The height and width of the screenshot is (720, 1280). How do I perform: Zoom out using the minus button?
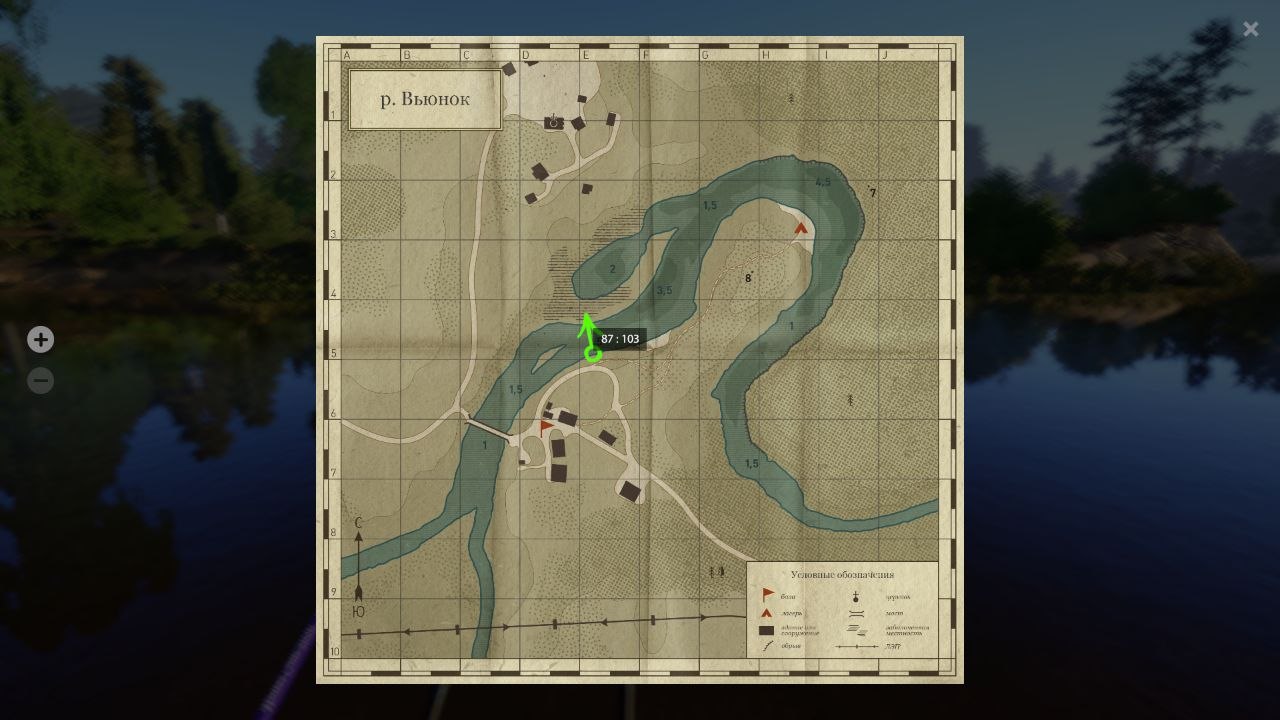point(40,380)
